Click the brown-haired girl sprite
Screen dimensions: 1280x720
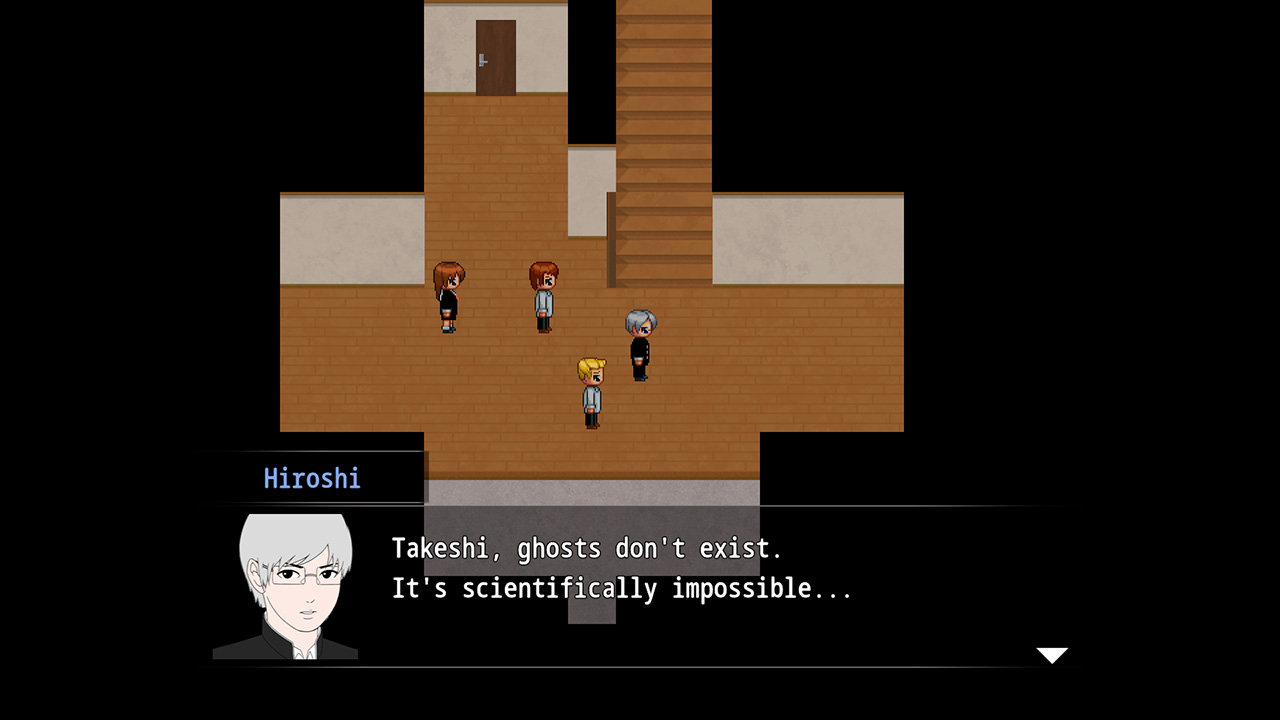pyautogui.click(x=447, y=295)
